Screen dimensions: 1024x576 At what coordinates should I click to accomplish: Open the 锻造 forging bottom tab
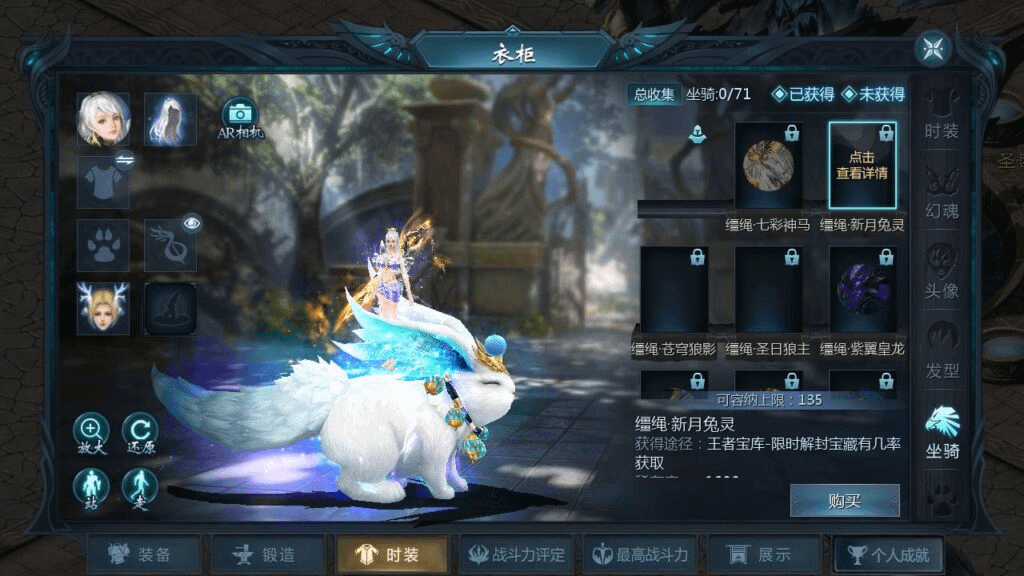click(x=267, y=555)
